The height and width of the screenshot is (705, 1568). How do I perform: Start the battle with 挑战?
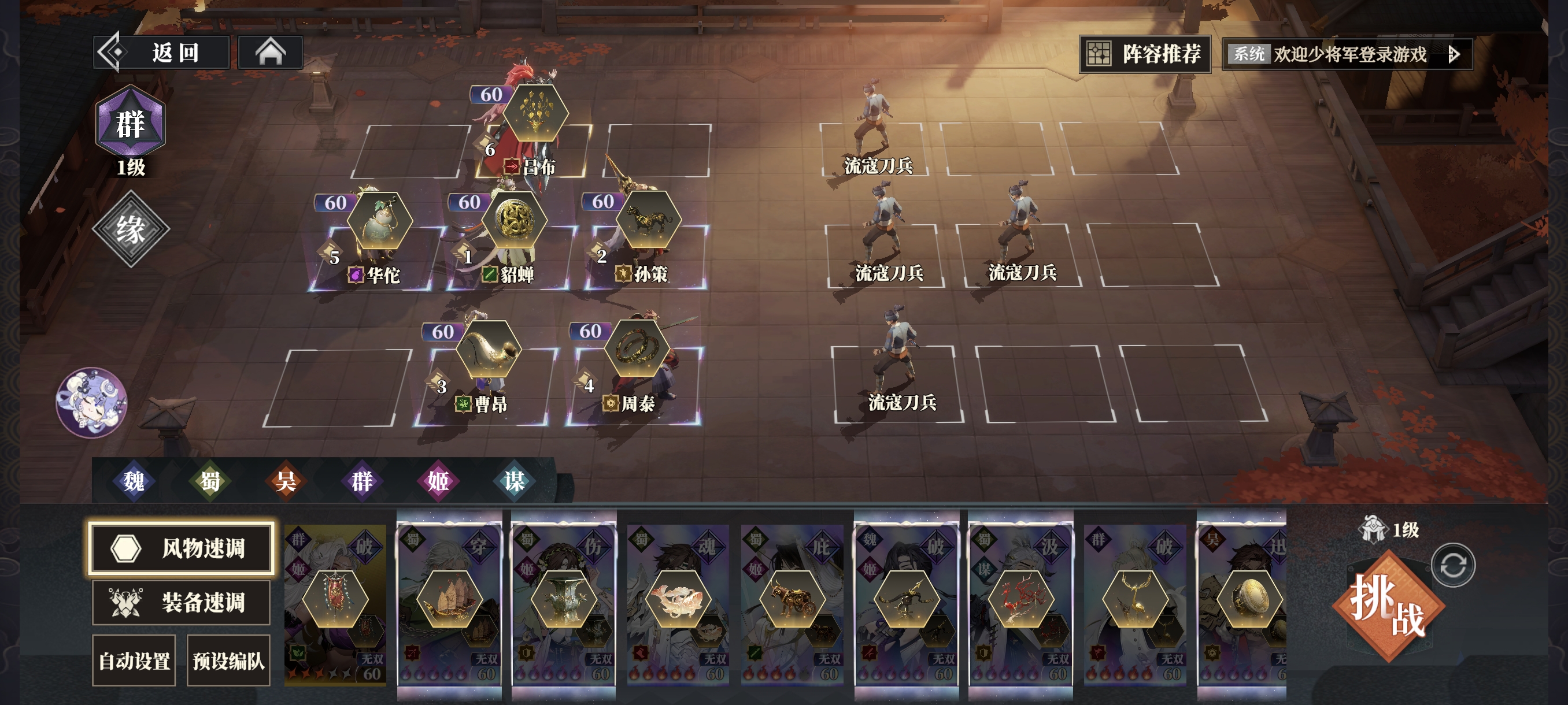click(x=1388, y=605)
